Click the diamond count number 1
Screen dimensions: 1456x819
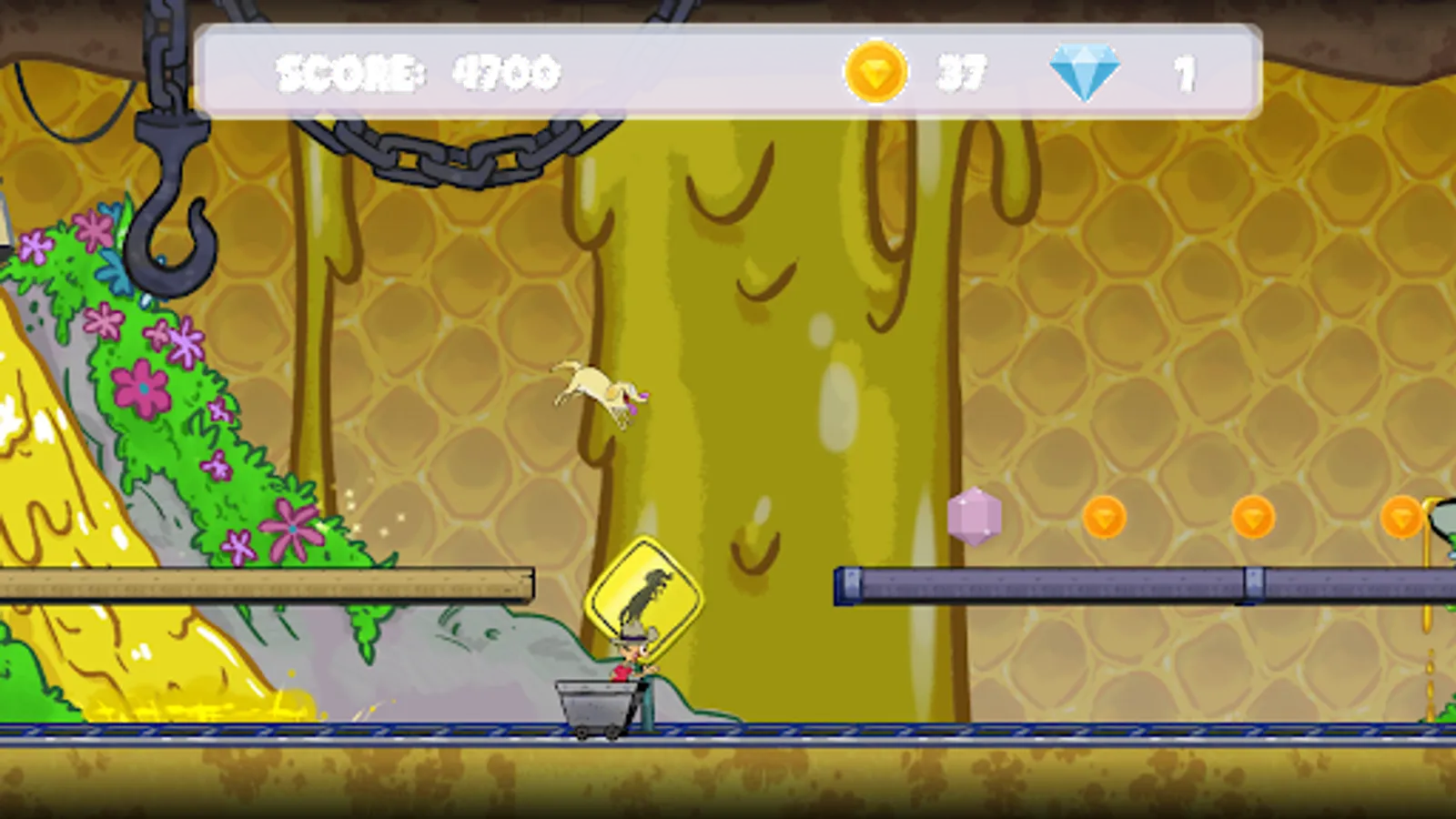coord(1185,73)
